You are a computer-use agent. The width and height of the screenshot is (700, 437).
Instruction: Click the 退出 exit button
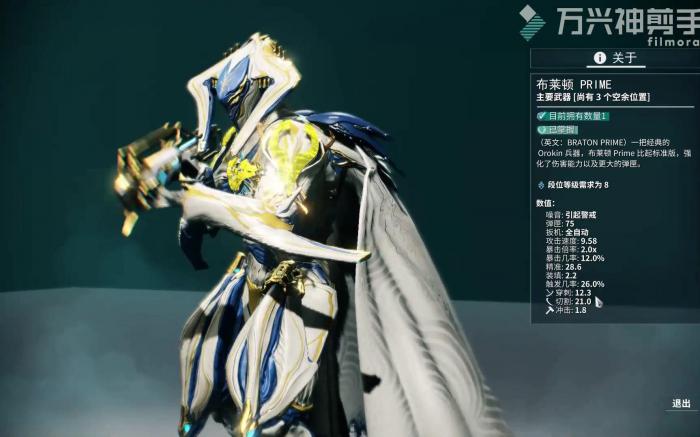tap(680, 404)
